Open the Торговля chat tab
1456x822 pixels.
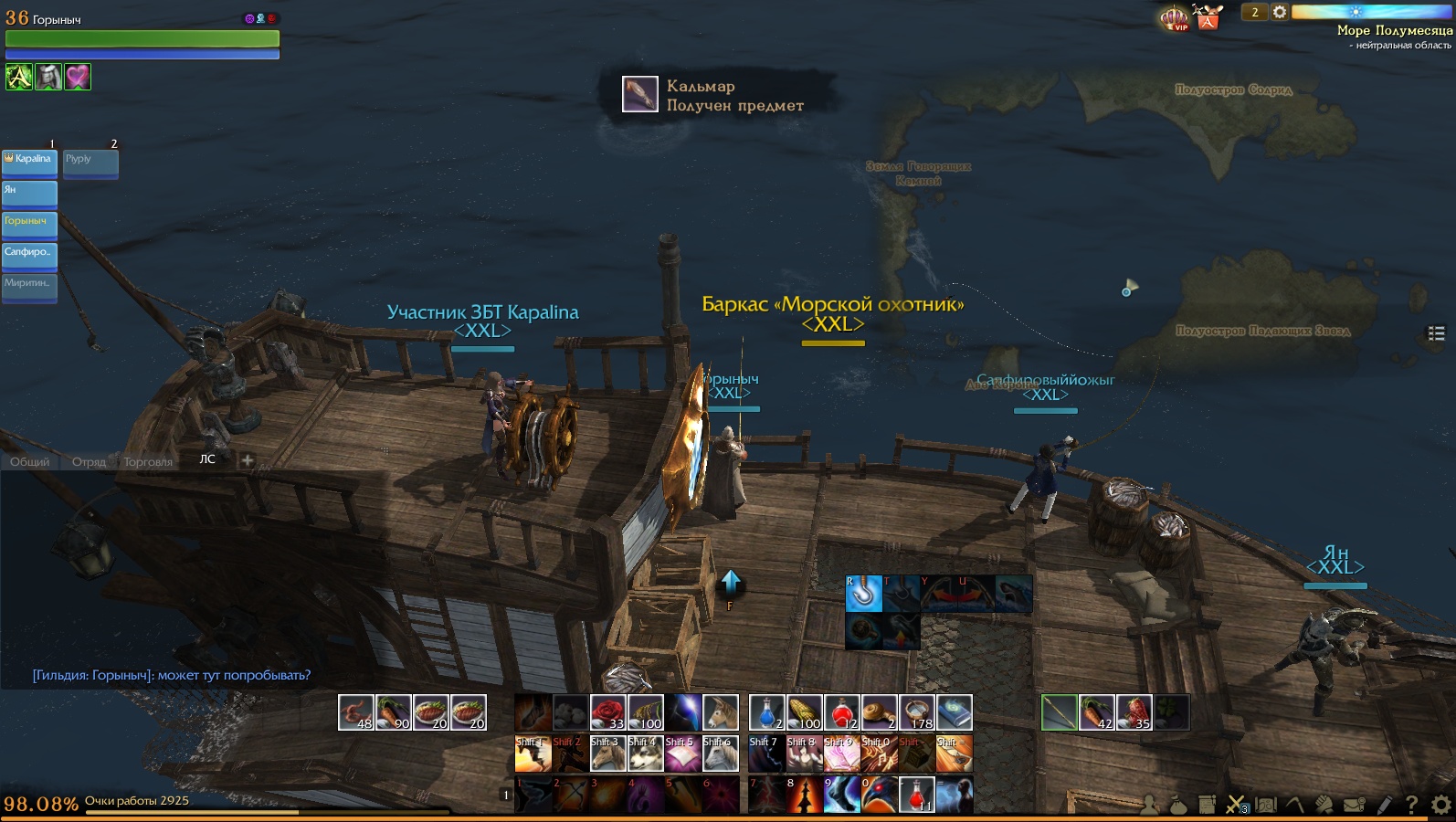(148, 462)
